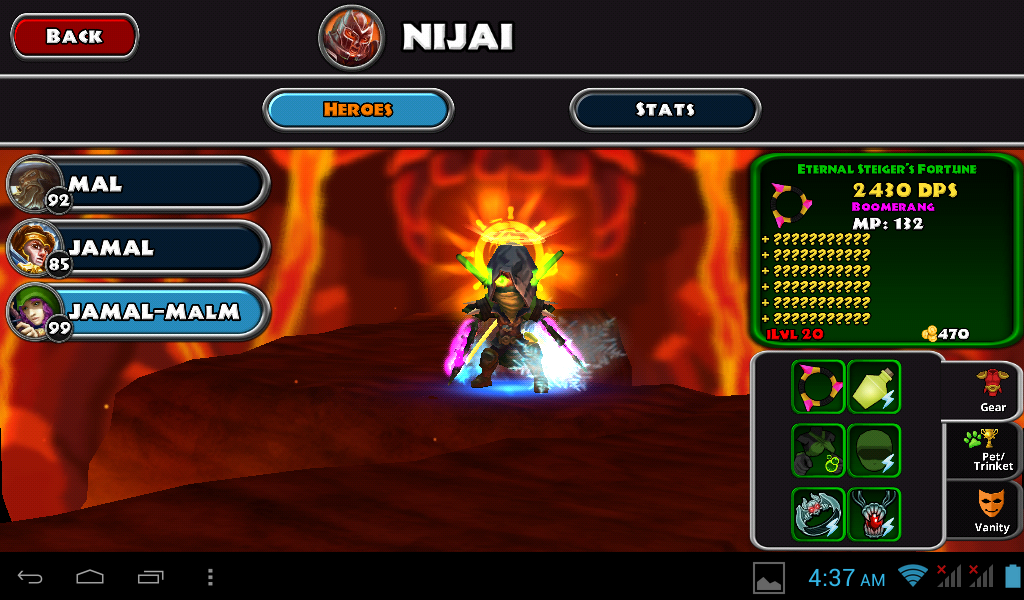Tap the Android home button
The width and height of the screenshot is (1024, 600).
90,577
